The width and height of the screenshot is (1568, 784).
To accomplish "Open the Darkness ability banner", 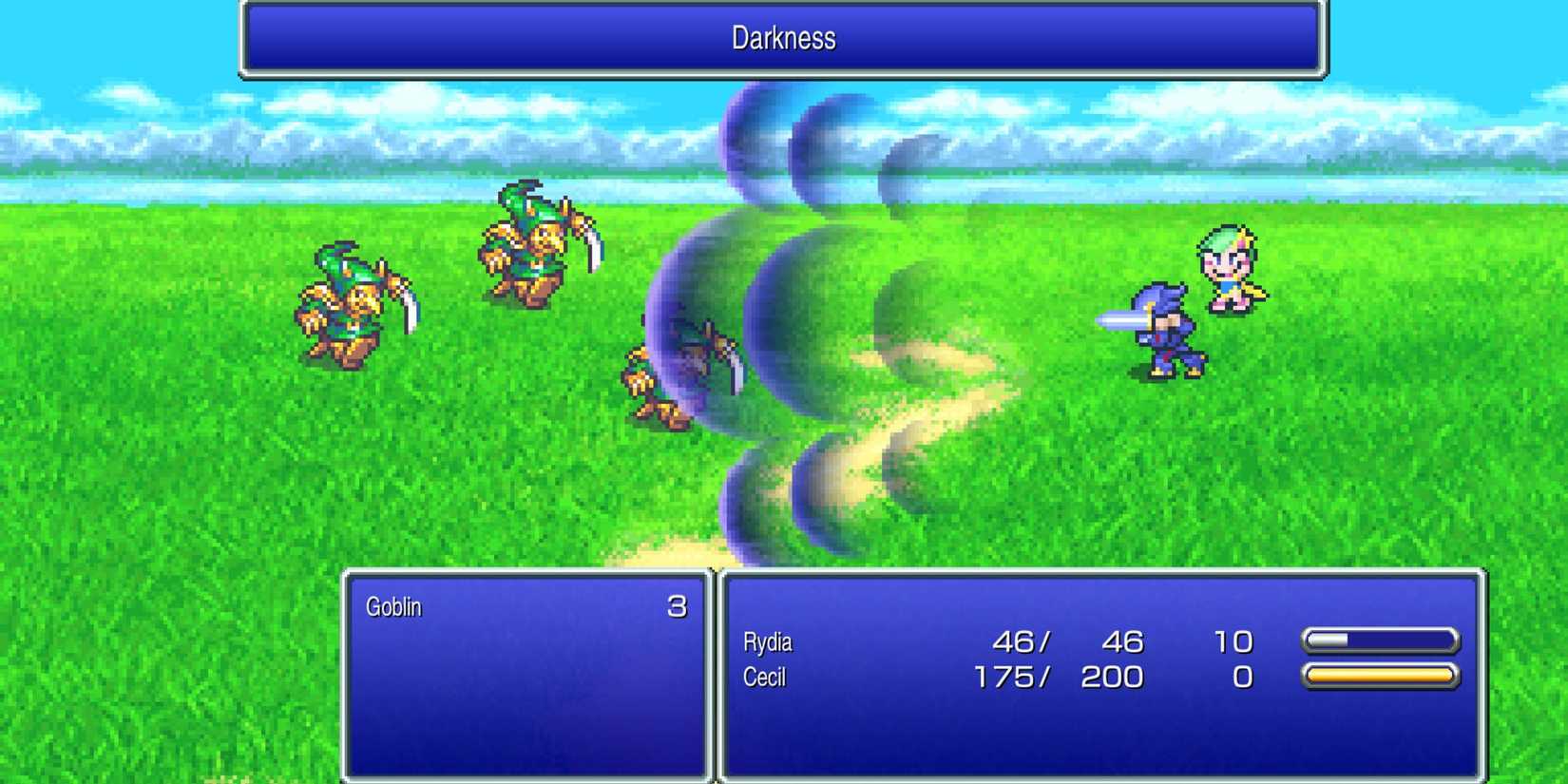I will coord(782,39).
